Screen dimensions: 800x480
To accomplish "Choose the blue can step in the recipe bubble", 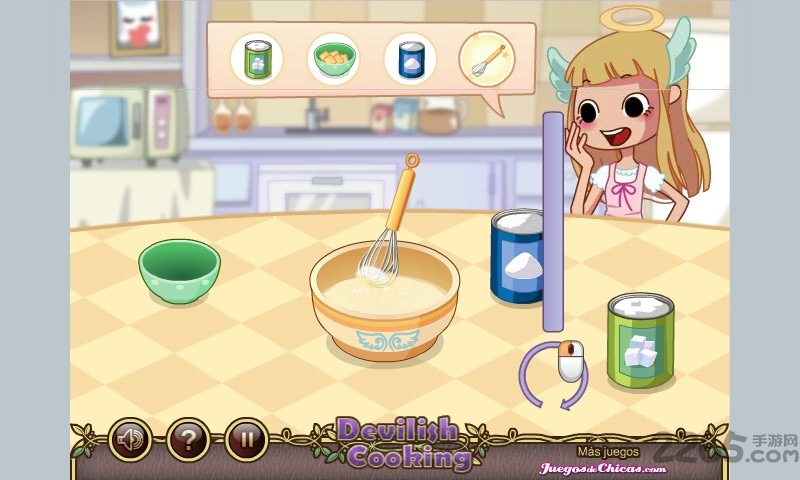I will click(410, 58).
